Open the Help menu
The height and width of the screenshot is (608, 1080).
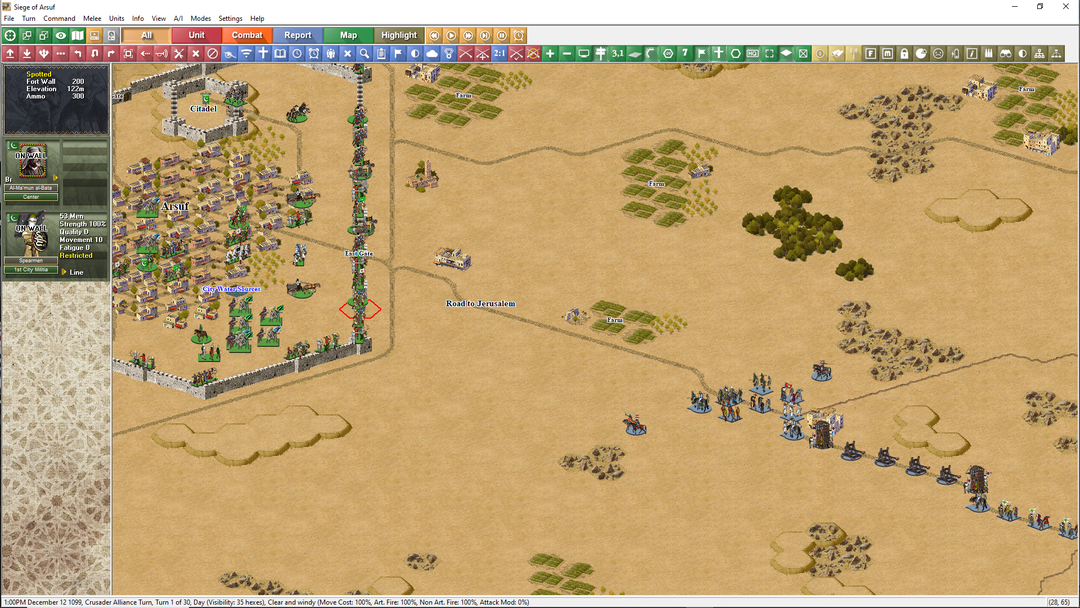coord(257,18)
